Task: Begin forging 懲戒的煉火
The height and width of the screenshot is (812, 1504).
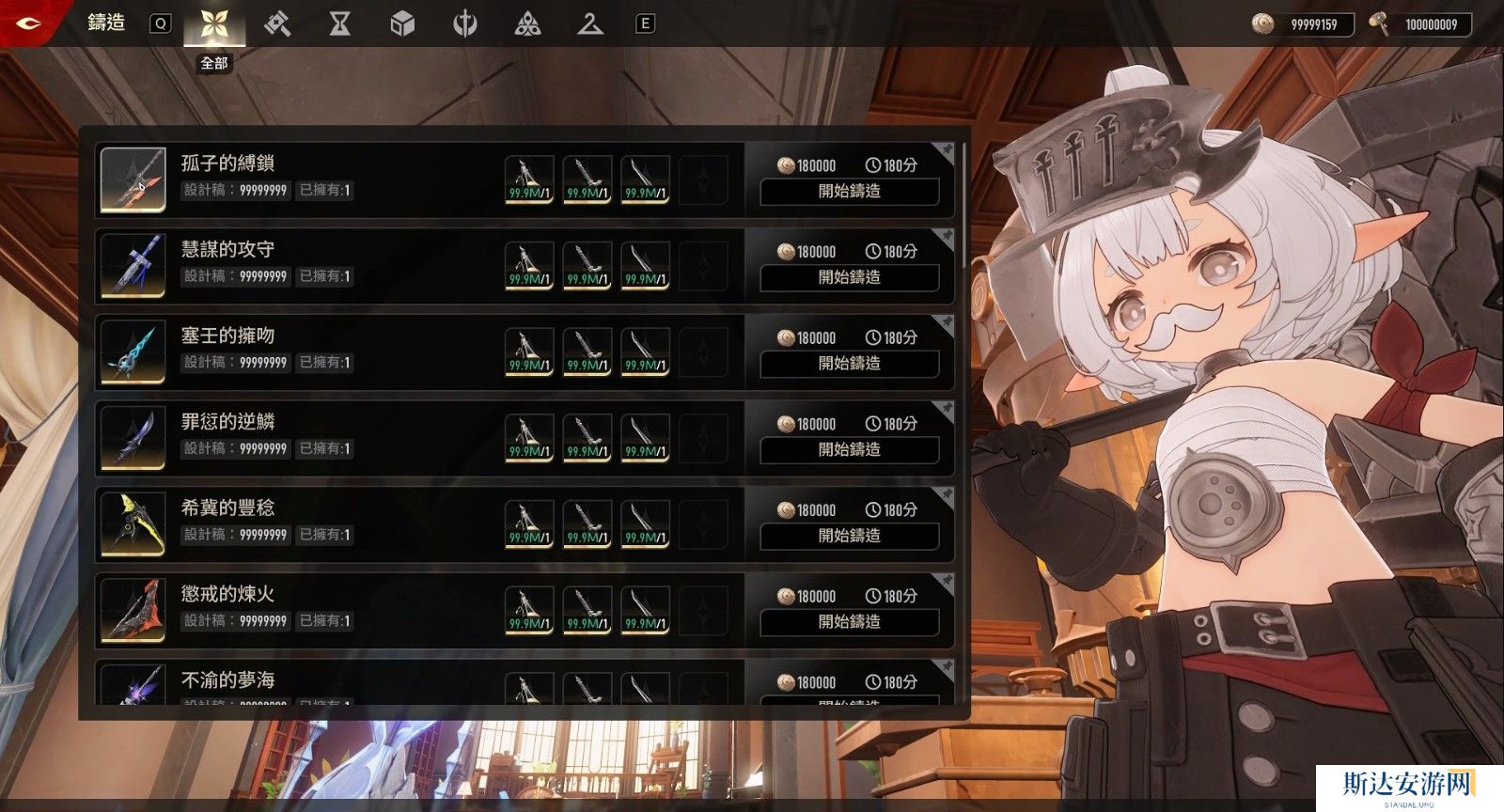Action: (849, 622)
